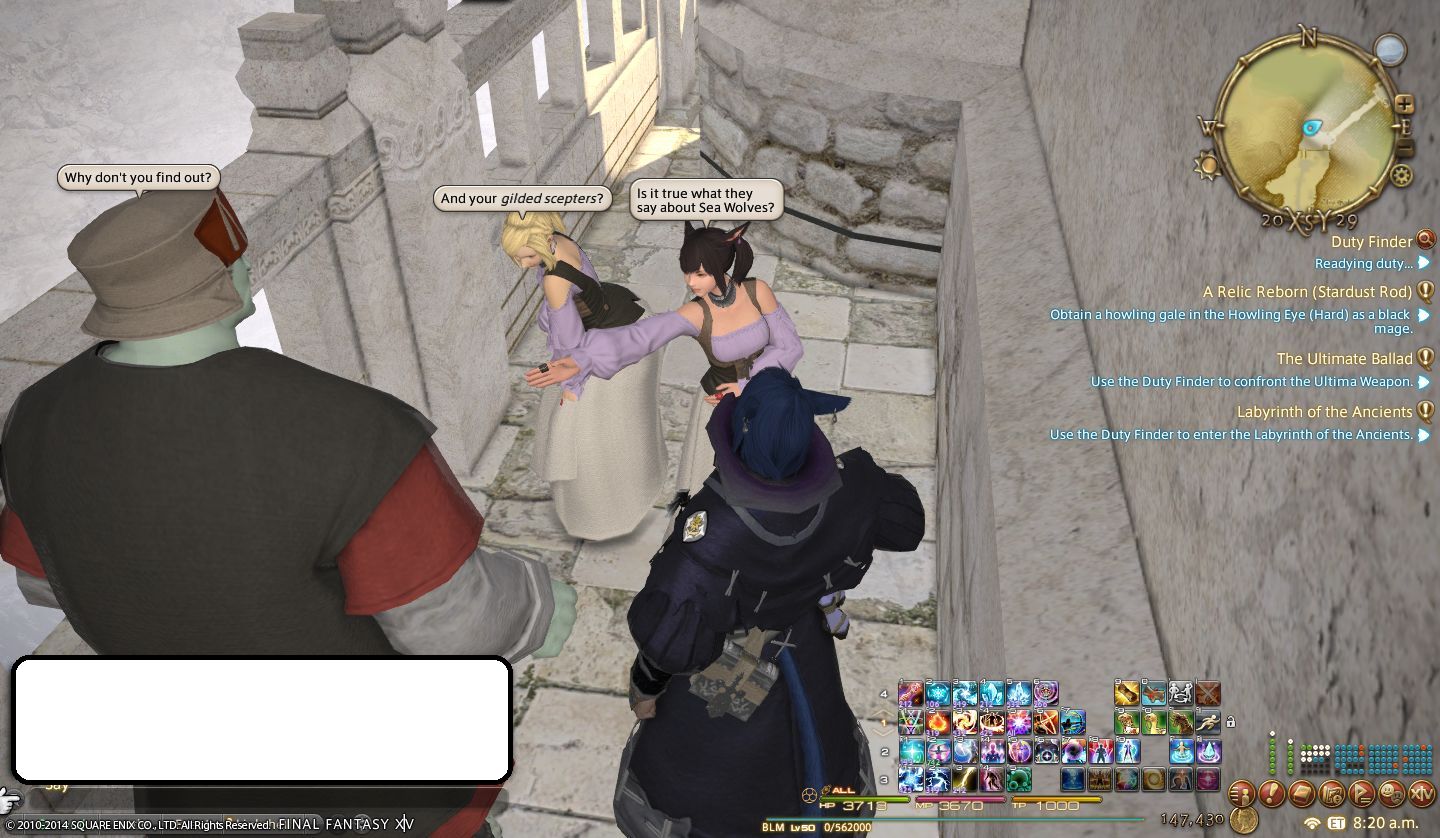Open the exclamation mark Duty menu

pyautogui.click(x=1272, y=794)
